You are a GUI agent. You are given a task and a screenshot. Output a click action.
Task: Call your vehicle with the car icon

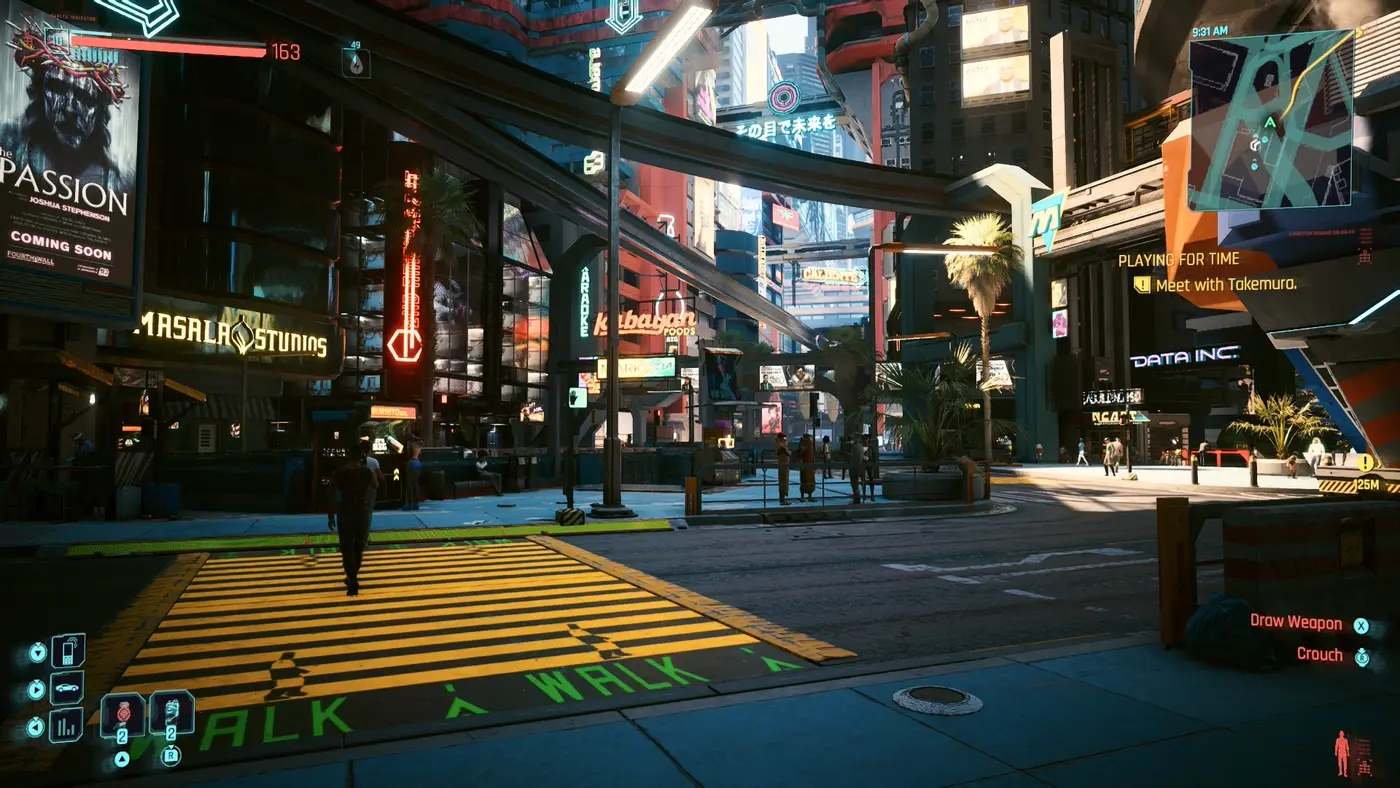[x=67, y=688]
